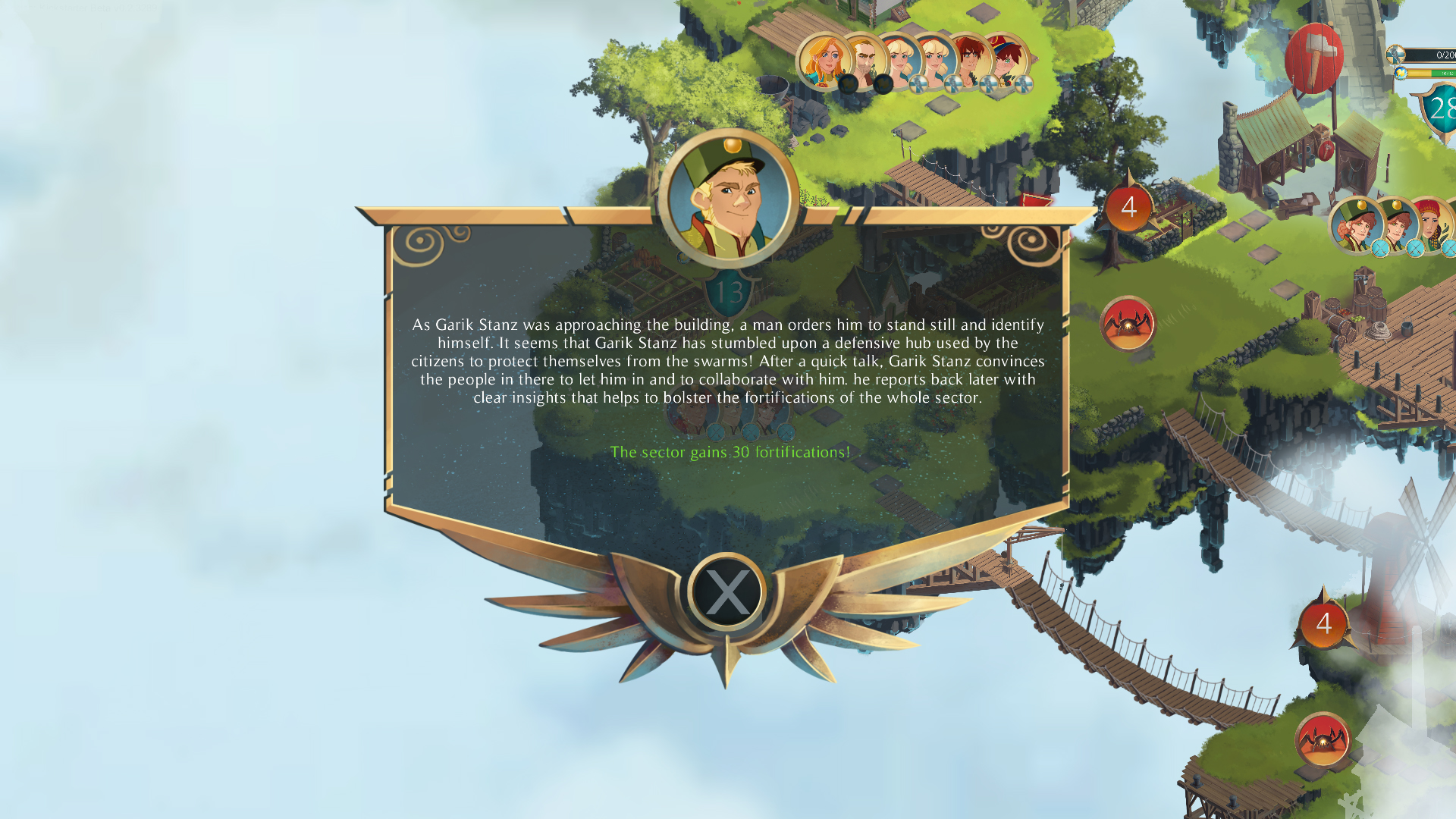Viewport: 1456px width, 819px height.
Task: Close the event dialog with the X button
Action: [x=726, y=592]
